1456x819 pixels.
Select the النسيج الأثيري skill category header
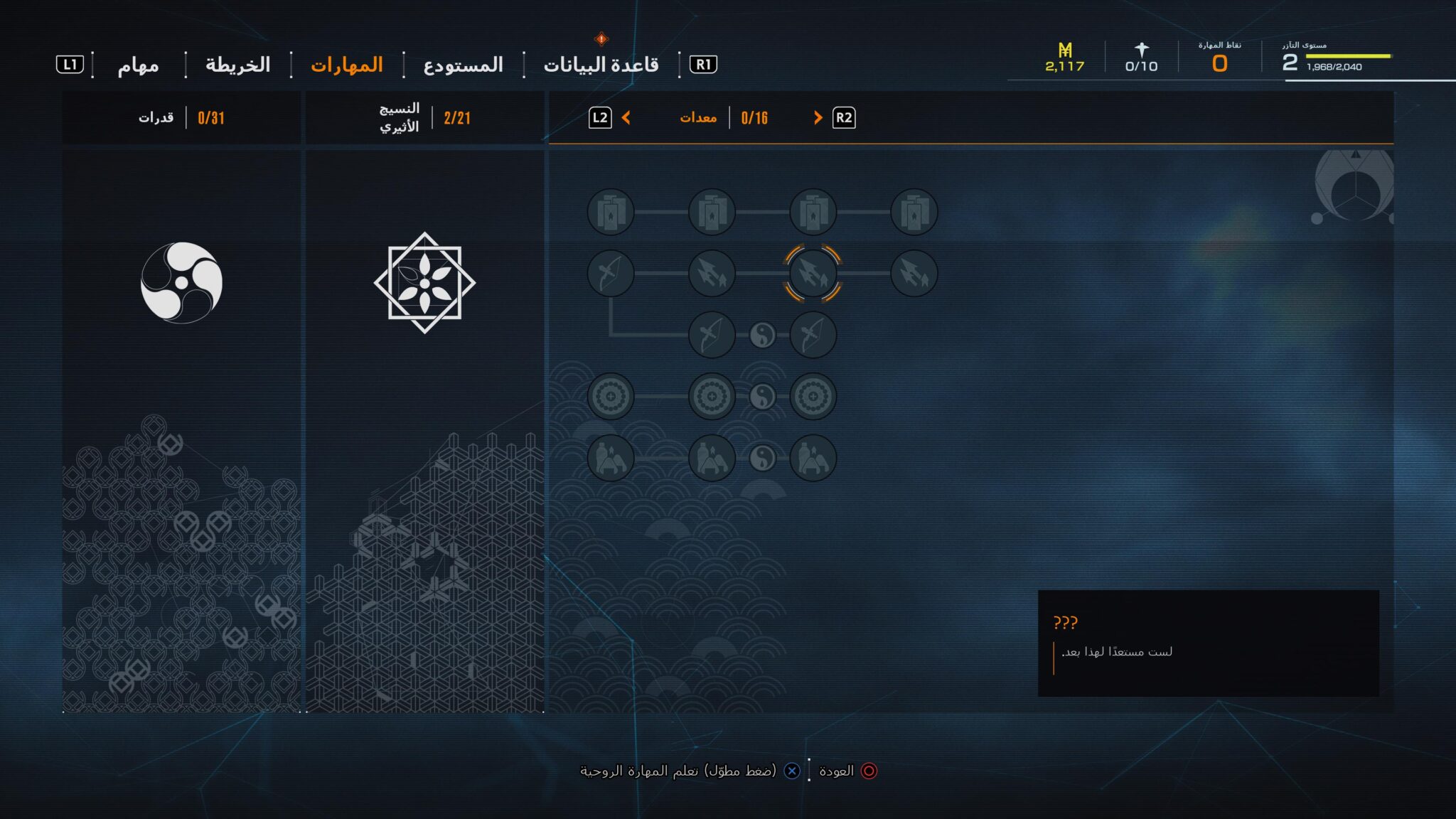click(399, 118)
